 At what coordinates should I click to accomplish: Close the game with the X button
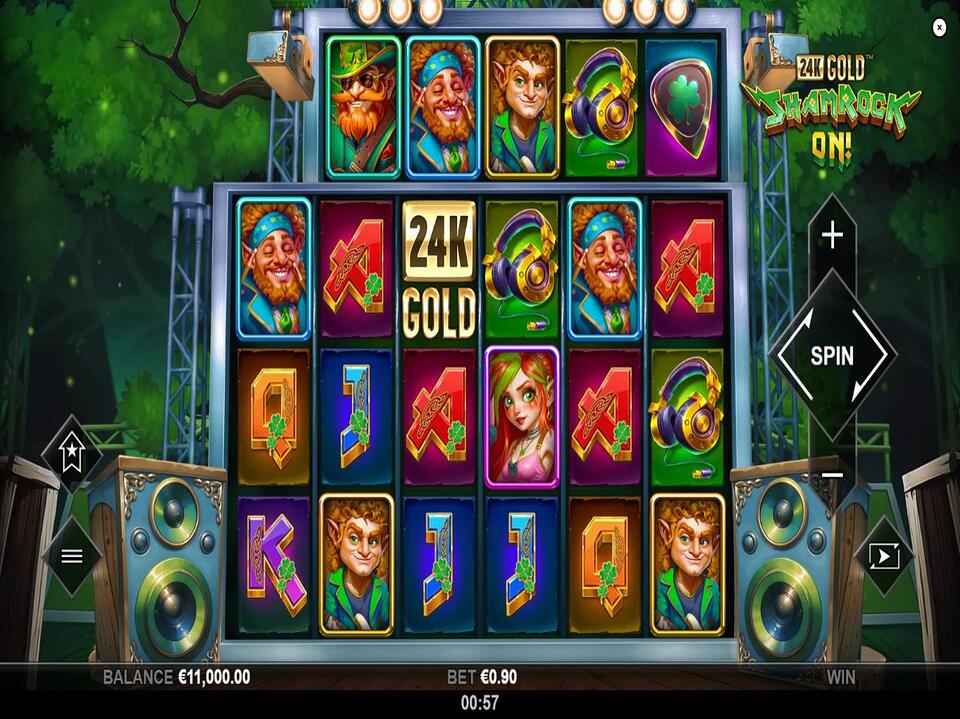(x=939, y=28)
